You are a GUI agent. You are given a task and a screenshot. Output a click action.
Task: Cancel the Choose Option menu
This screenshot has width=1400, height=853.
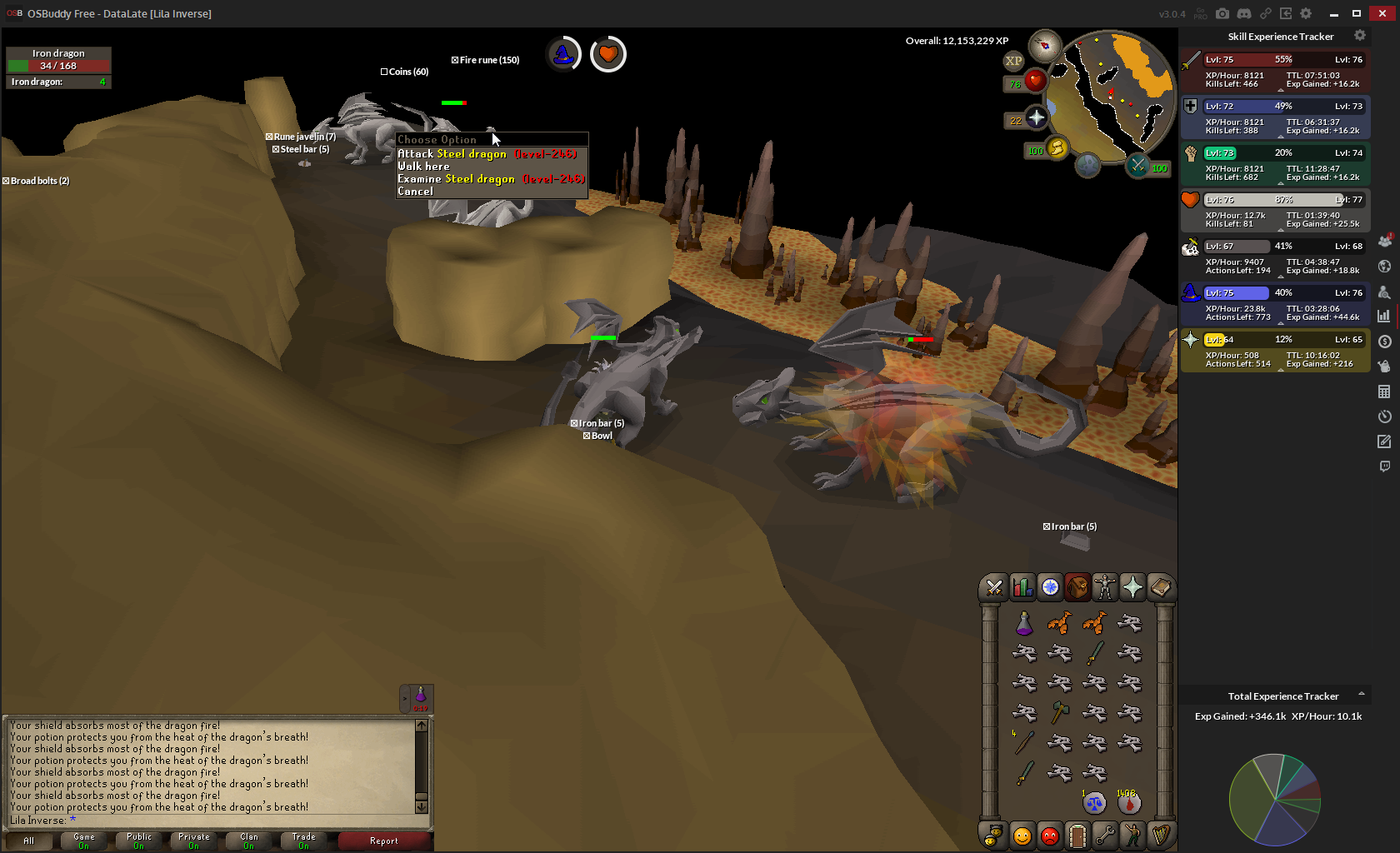415,192
